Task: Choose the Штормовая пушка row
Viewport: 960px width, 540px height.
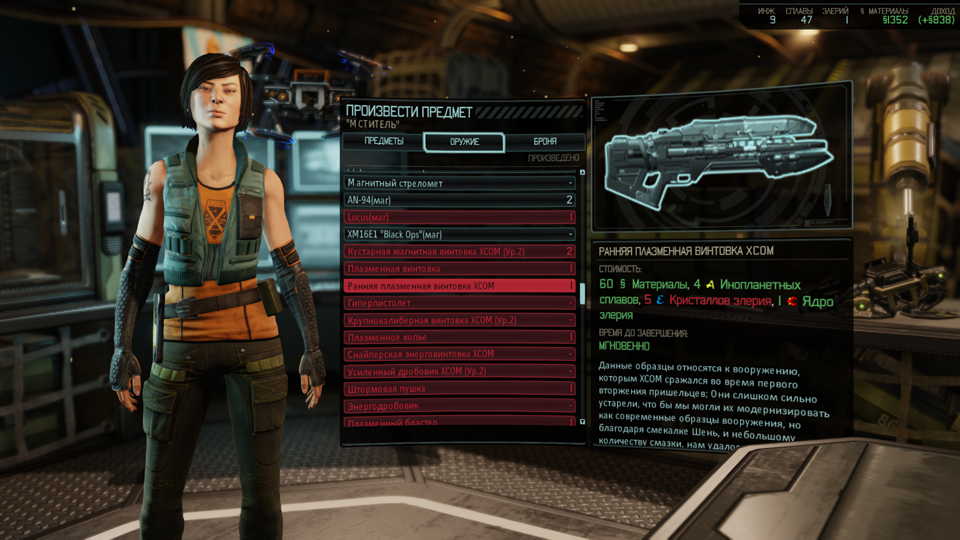Action: 460,388
